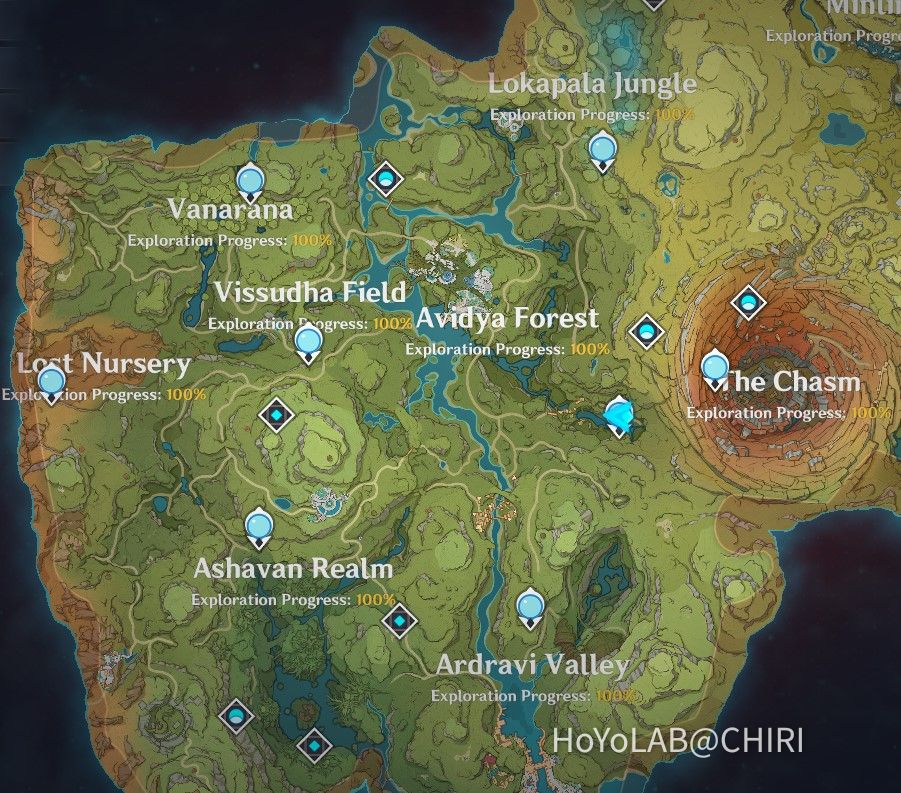Open the teleport waypoint above Ashavan Realm

point(258,525)
